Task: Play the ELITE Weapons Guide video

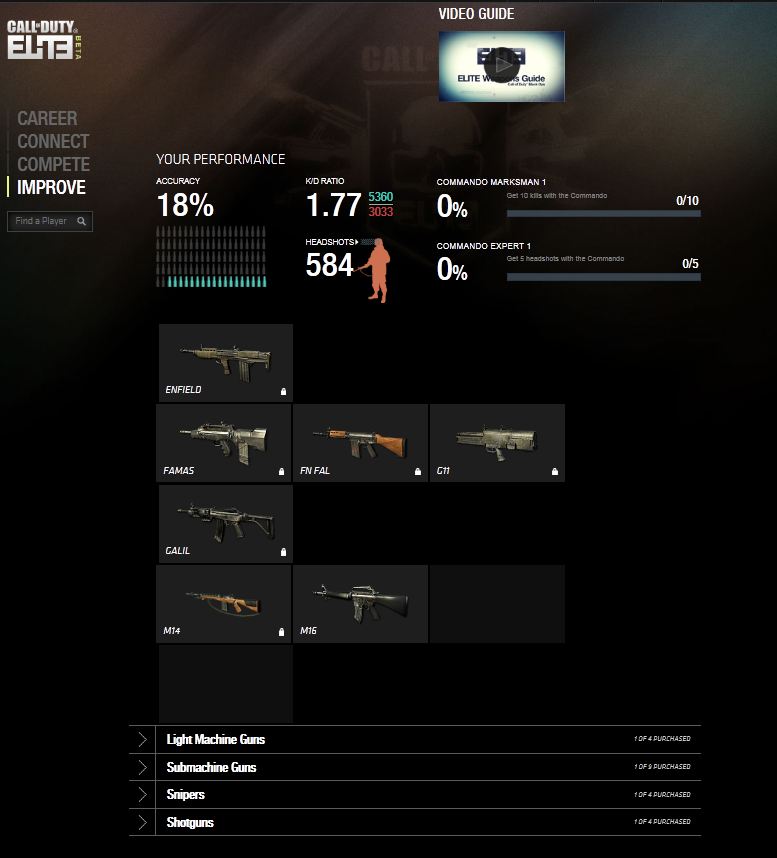Action: click(x=502, y=66)
